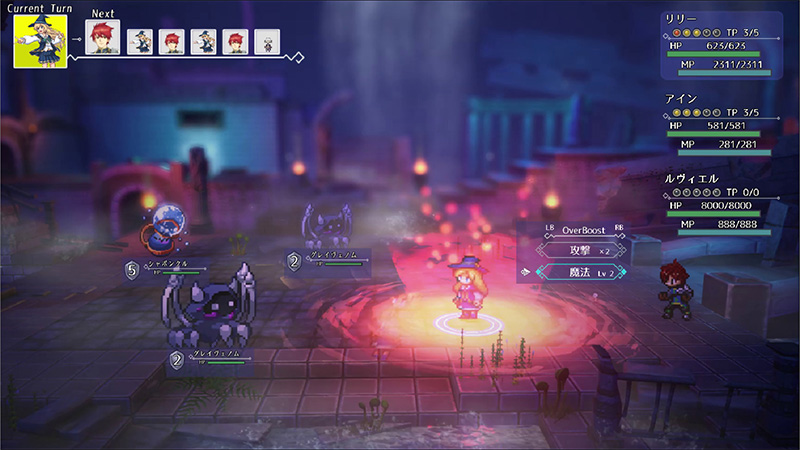Select アイン's party status panel
This screenshot has width=800, height=450.
coord(717,127)
